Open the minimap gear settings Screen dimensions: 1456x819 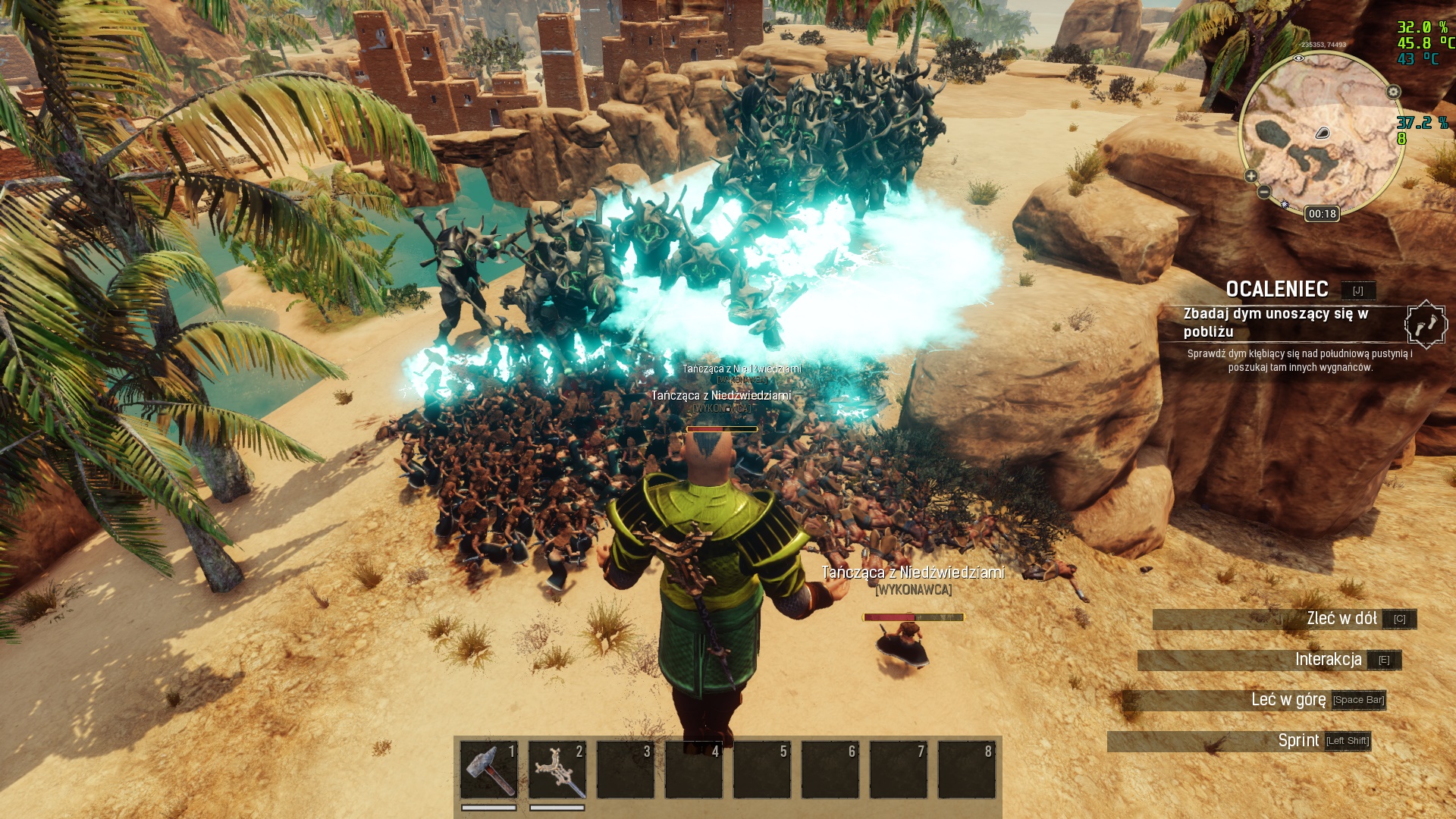(1394, 92)
